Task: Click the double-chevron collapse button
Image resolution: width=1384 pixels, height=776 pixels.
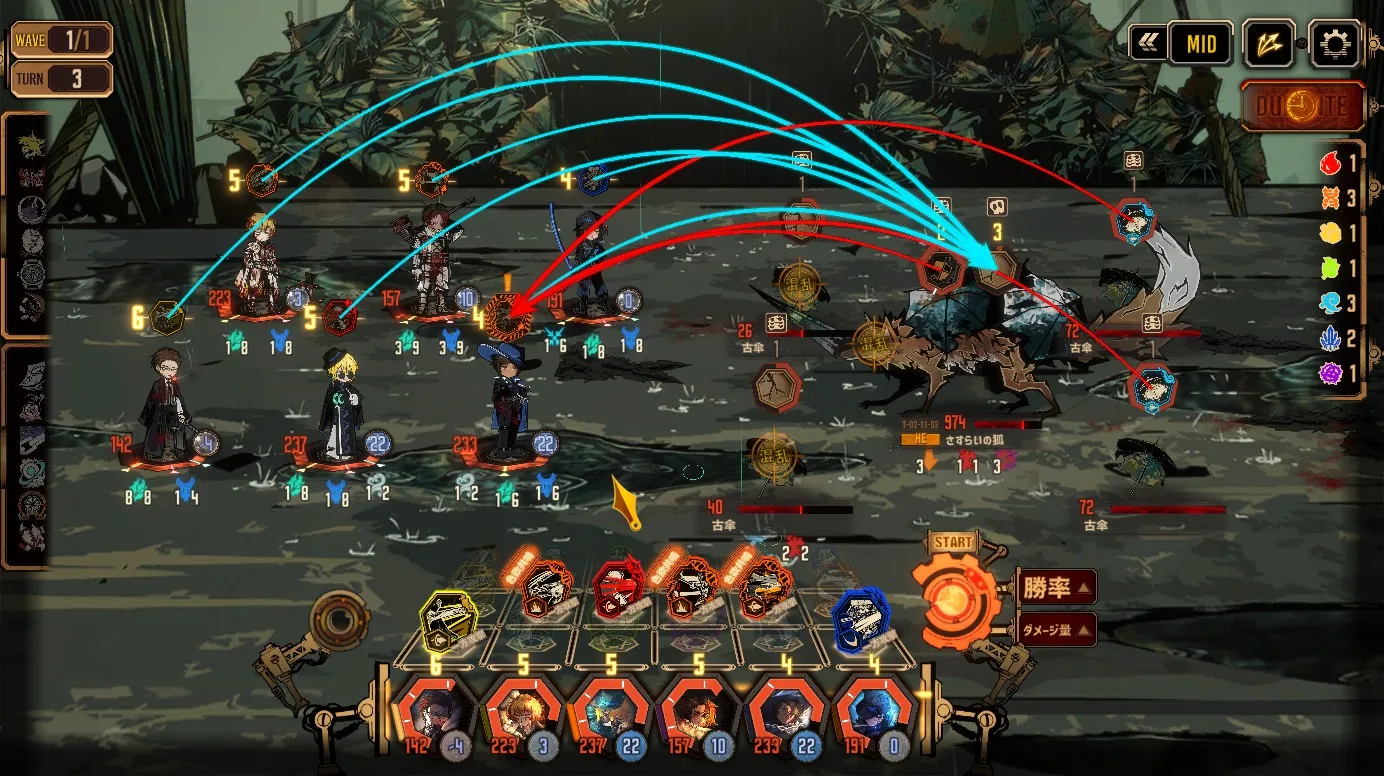Action: (x=1148, y=44)
